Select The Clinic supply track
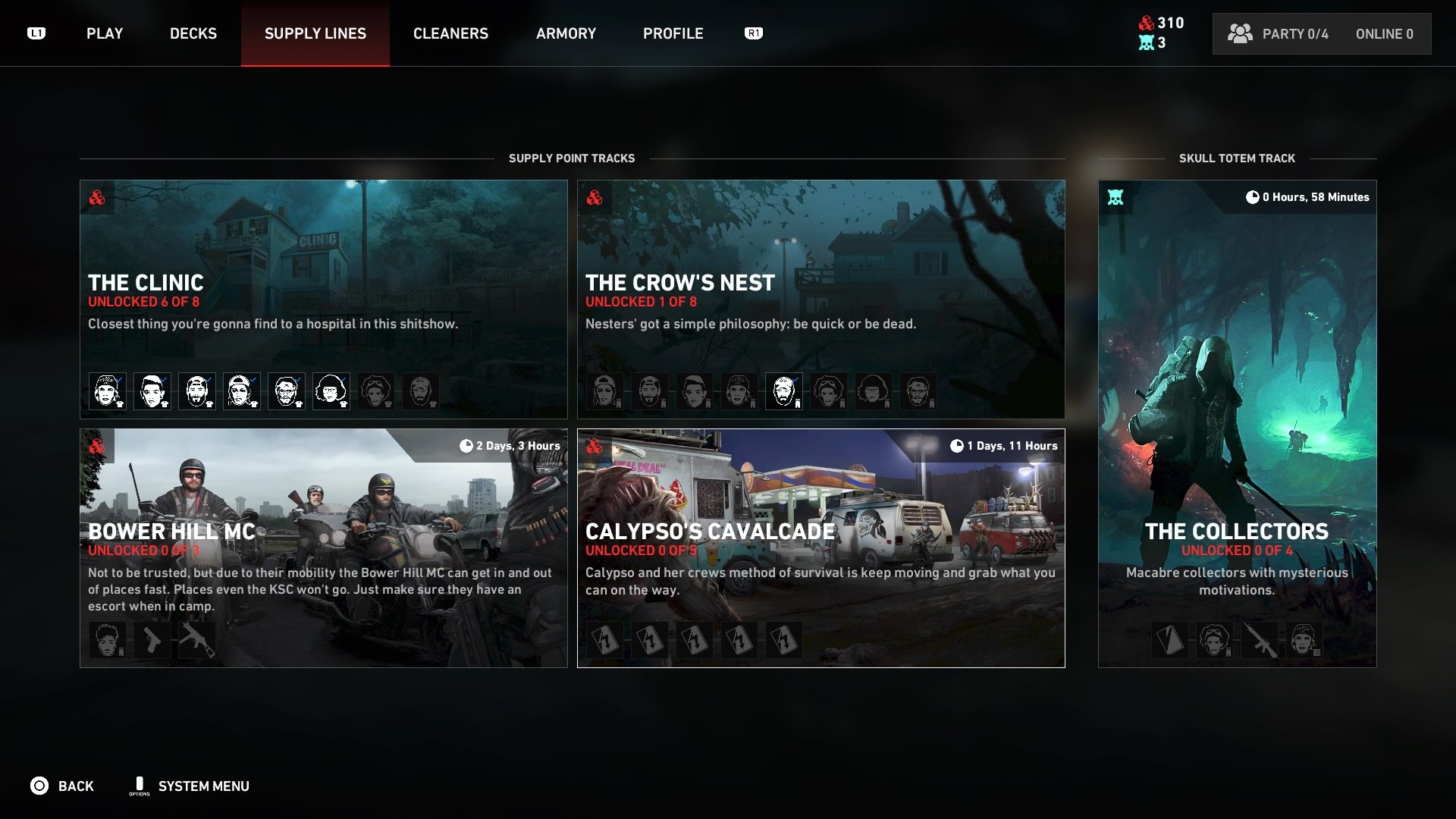This screenshot has width=1456, height=819. [x=323, y=299]
